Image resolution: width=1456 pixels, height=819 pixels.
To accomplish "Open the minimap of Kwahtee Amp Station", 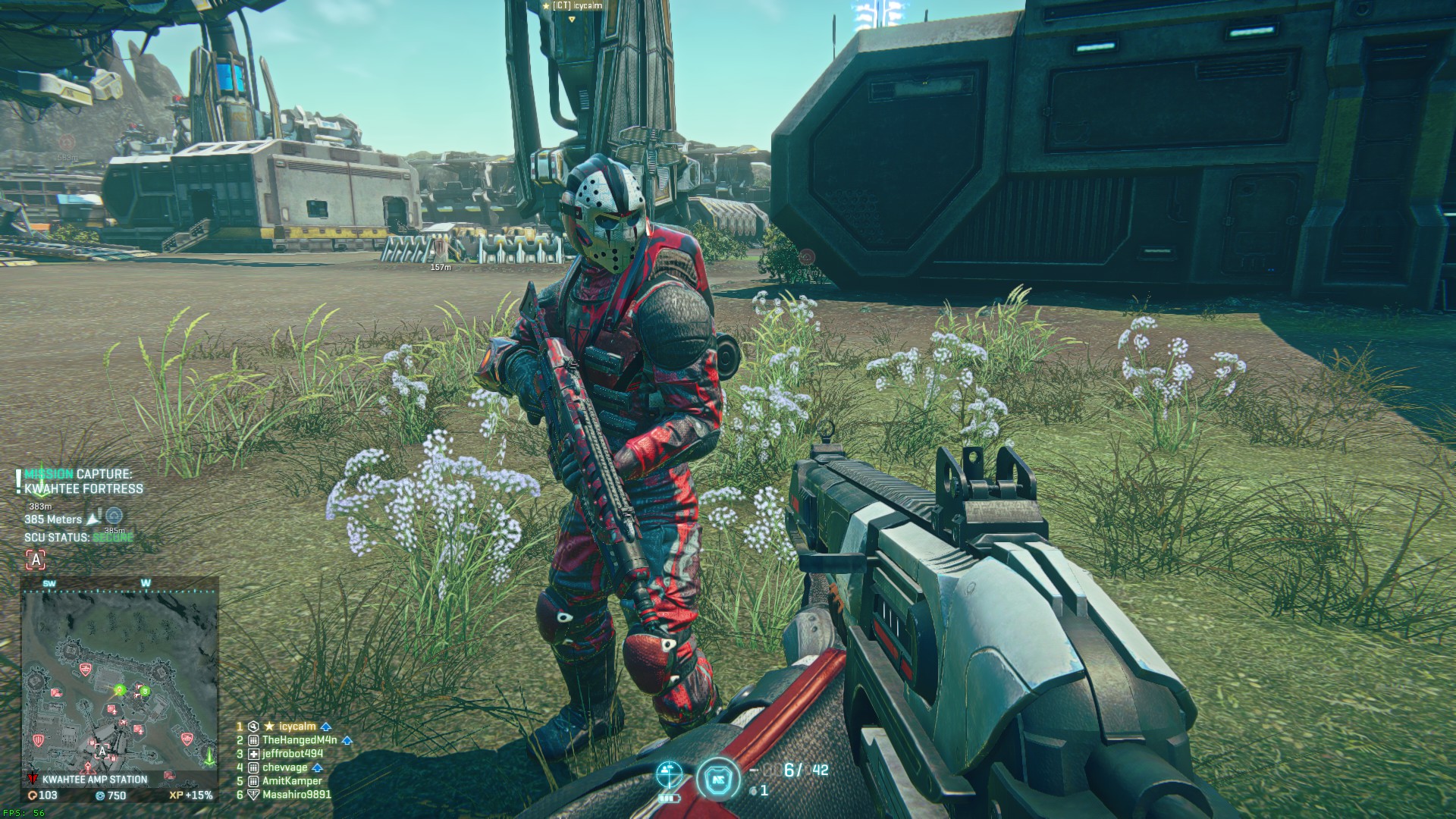I will coord(120,675).
